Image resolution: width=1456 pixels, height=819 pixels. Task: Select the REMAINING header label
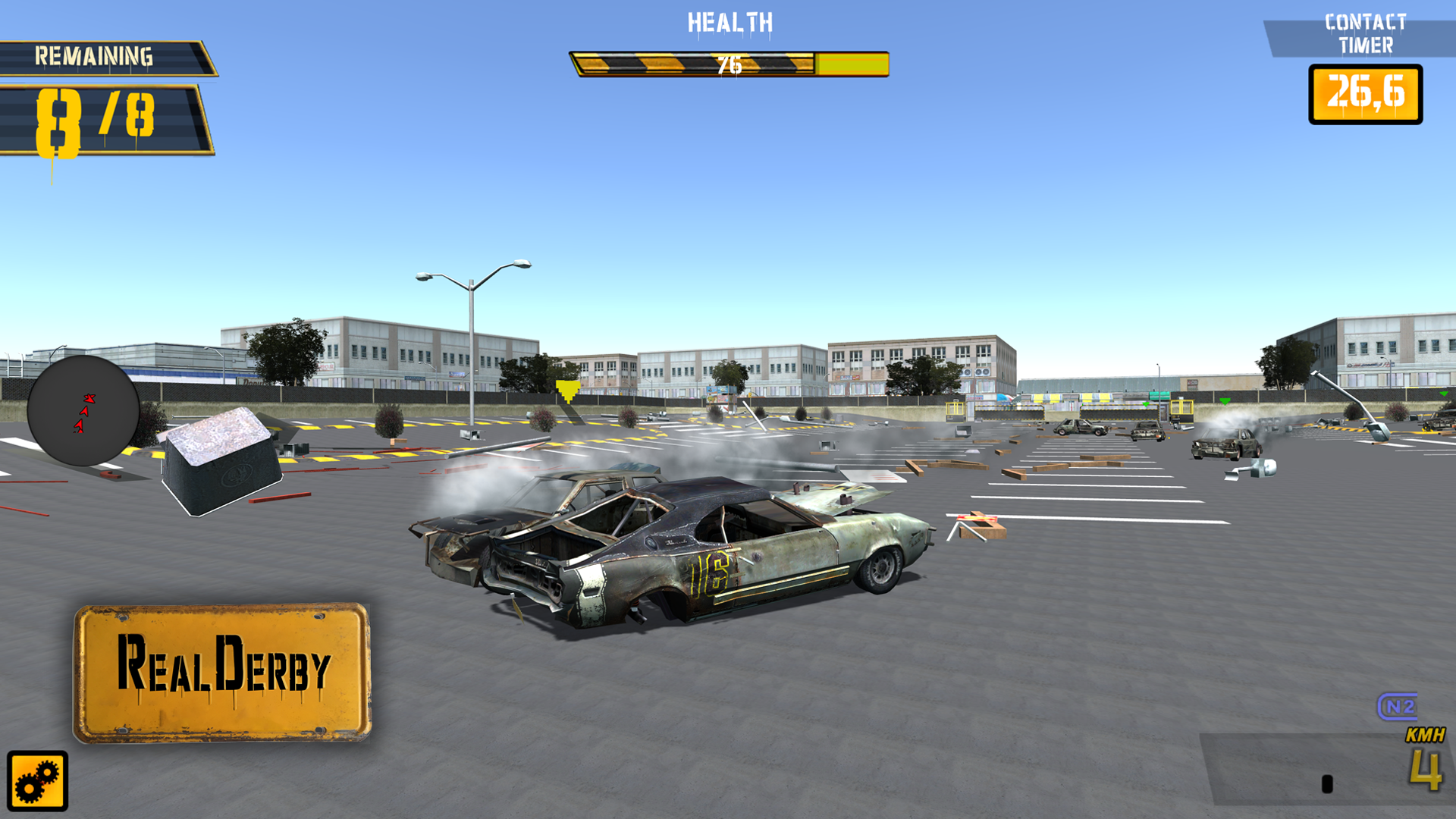click(x=95, y=55)
